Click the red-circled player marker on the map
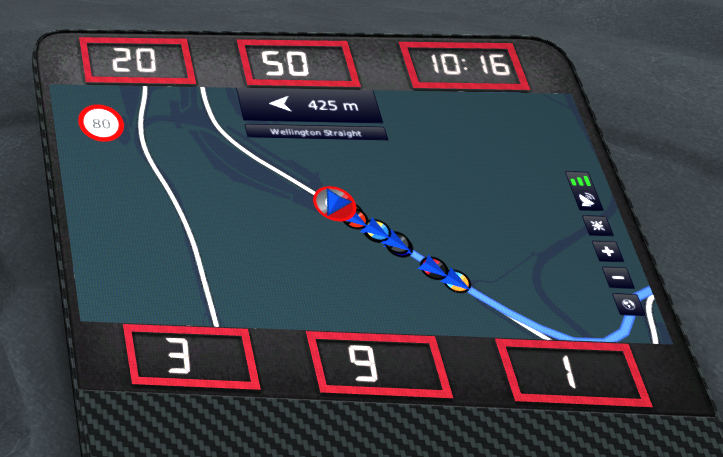 [x=336, y=203]
